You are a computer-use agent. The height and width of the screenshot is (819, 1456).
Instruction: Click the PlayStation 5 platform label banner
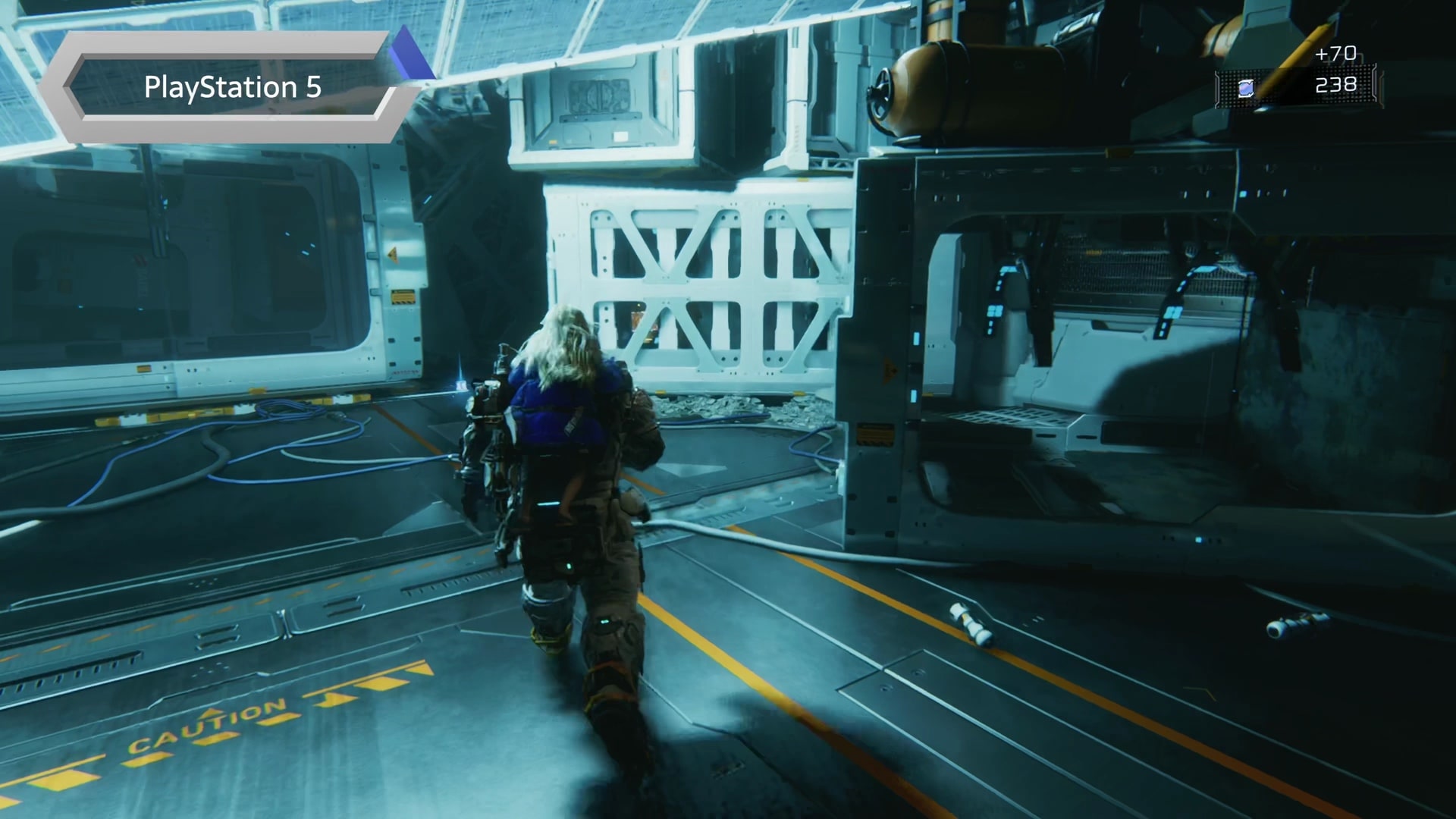tap(232, 88)
